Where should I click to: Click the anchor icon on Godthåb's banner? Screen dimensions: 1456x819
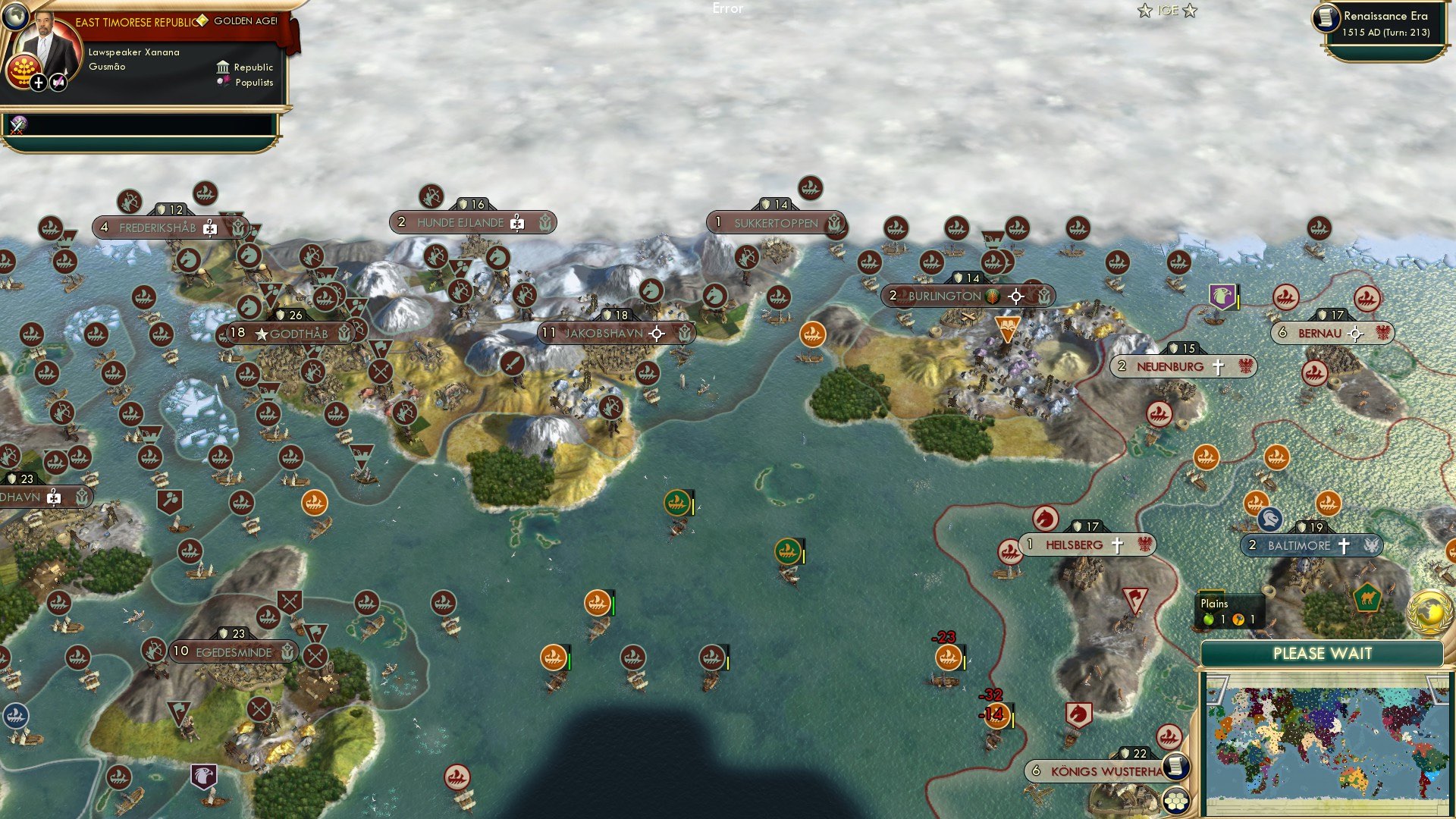click(x=344, y=331)
